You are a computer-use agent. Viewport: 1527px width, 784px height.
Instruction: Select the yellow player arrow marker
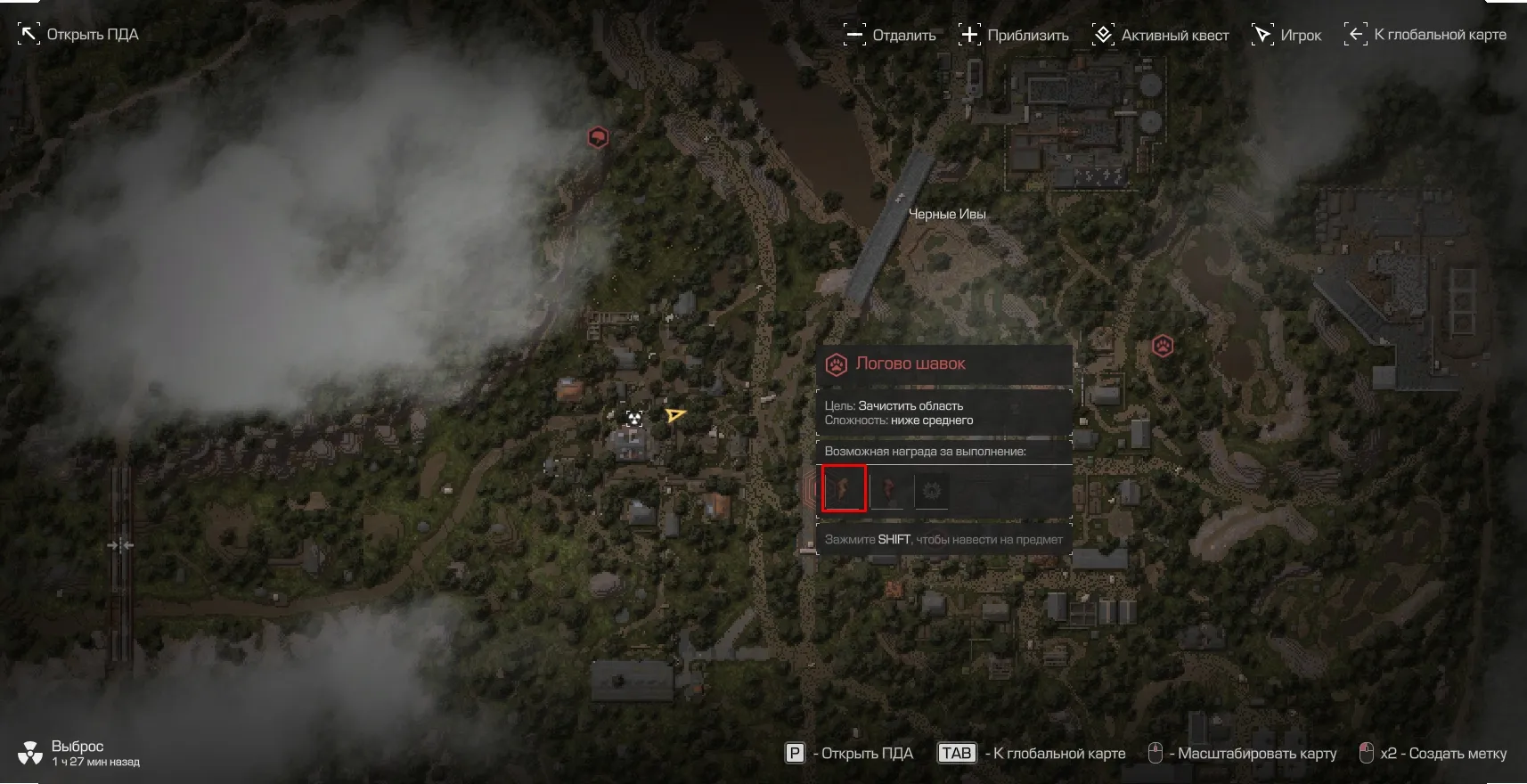pyautogui.click(x=675, y=415)
